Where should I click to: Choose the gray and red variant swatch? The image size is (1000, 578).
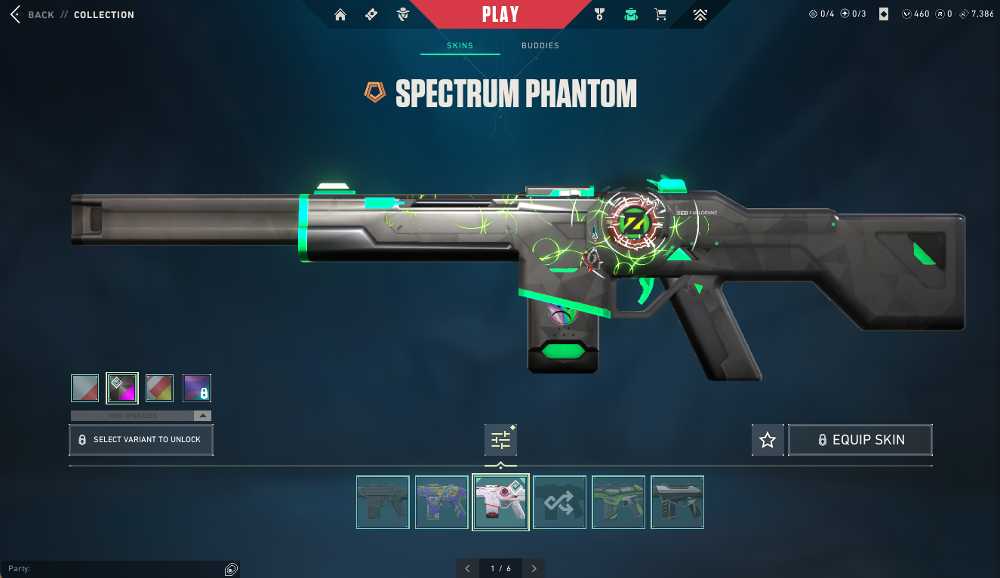point(85,388)
